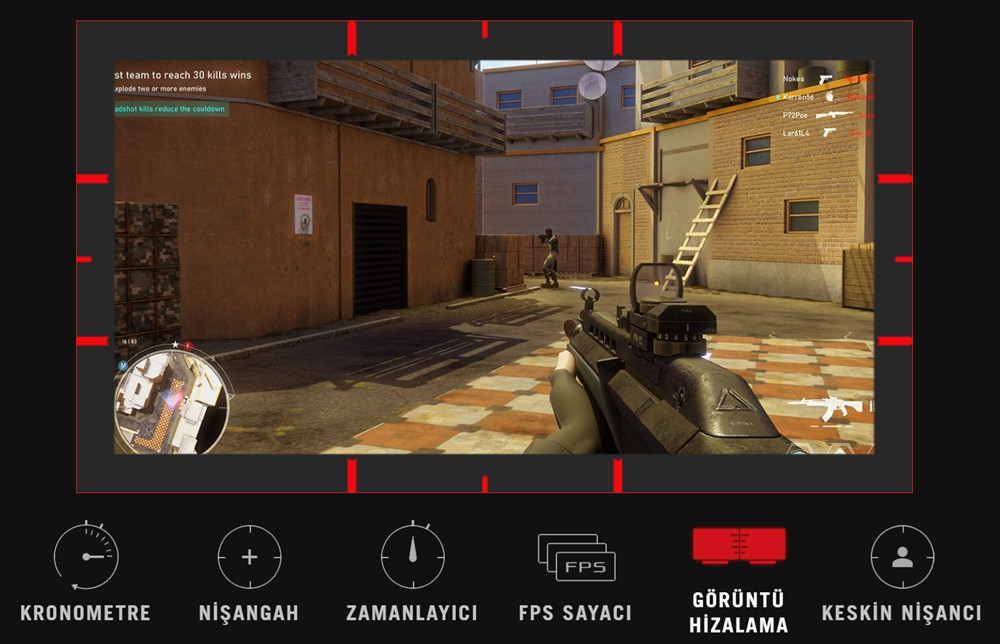Open the FPS Sayacı feature

coord(575,557)
